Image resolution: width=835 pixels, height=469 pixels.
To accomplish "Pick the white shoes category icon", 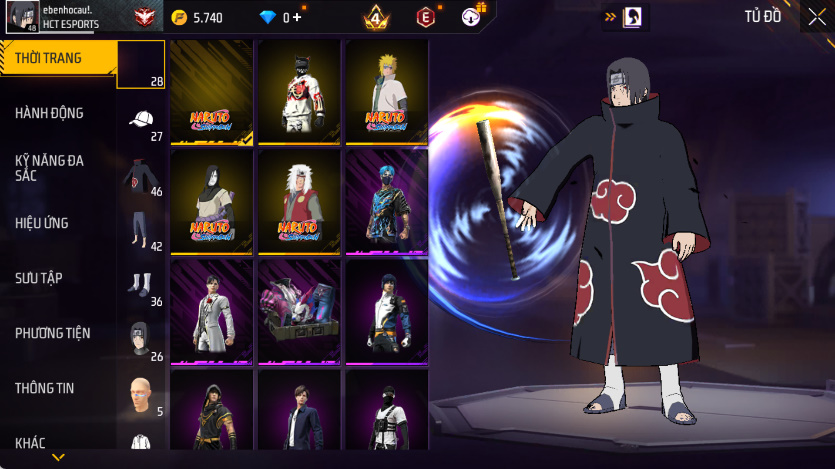I will point(141,284).
